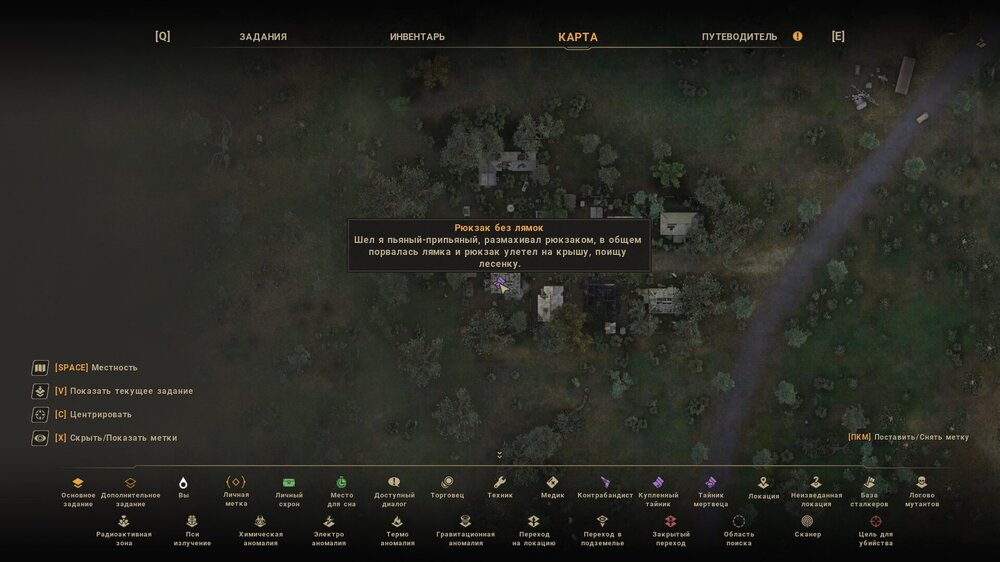
Task: Click the Медик legend entry
Action: [x=552, y=482]
